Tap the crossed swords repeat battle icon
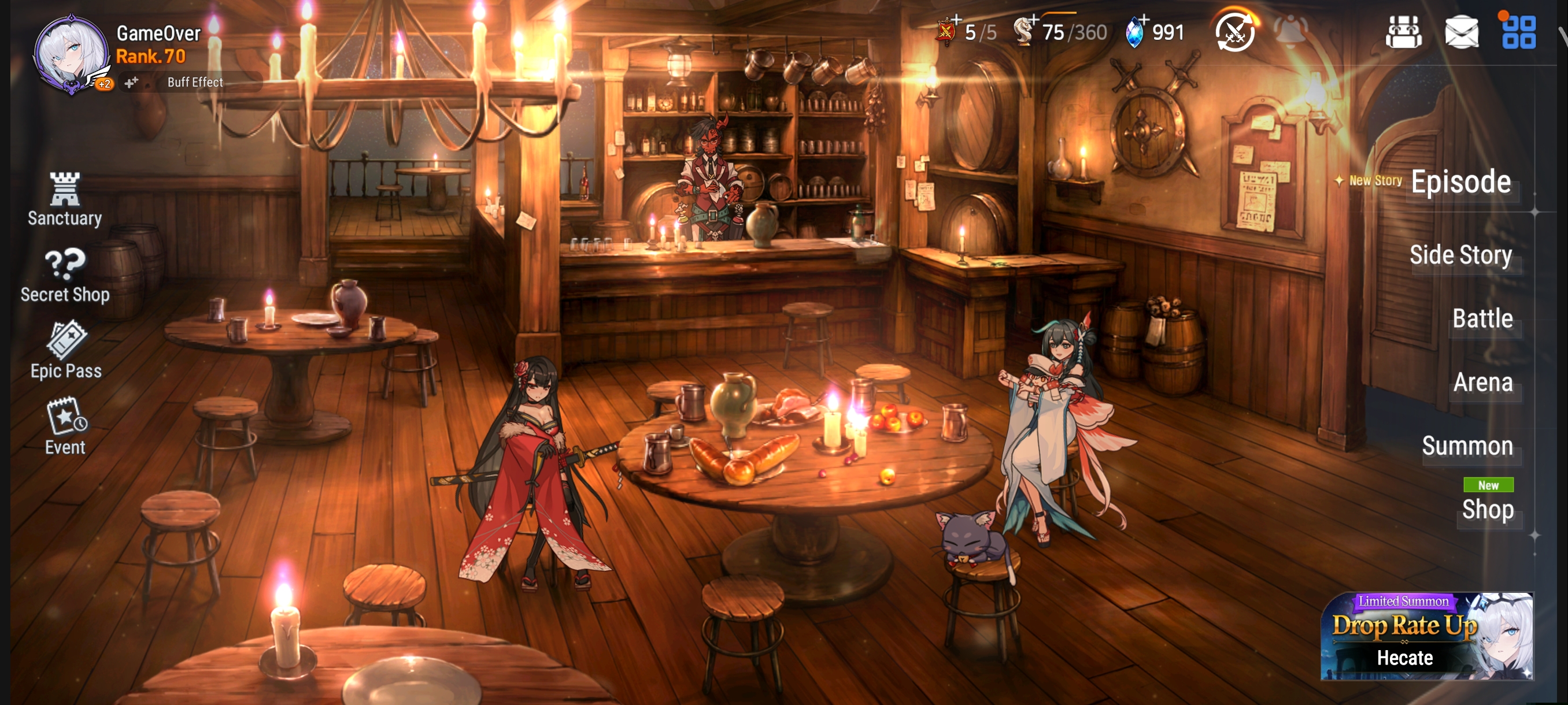The image size is (1568, 705). point(1234,32)
